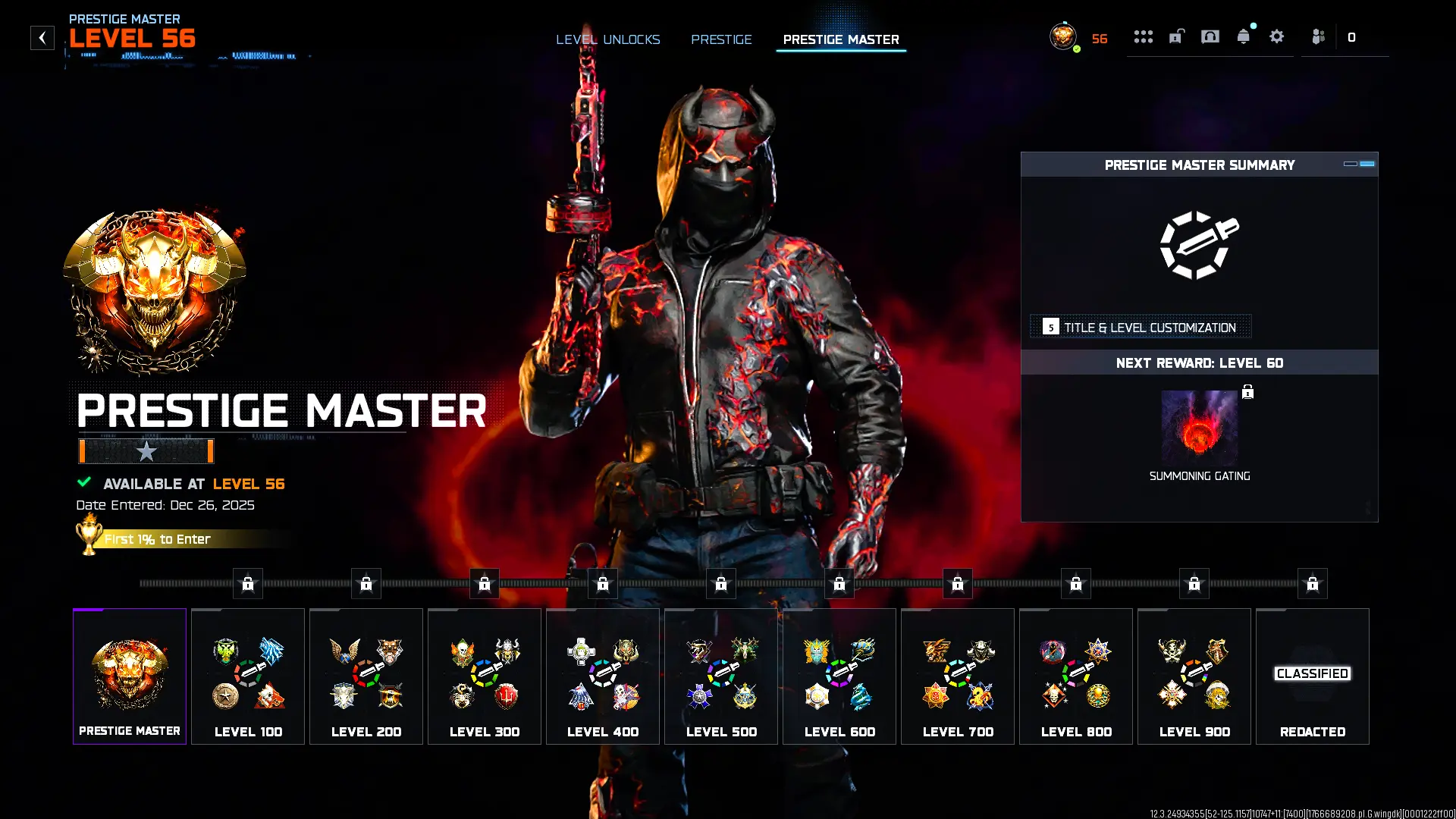Open Title & Level Customization
The image size is (1456, 819).
pos(1141,327)
